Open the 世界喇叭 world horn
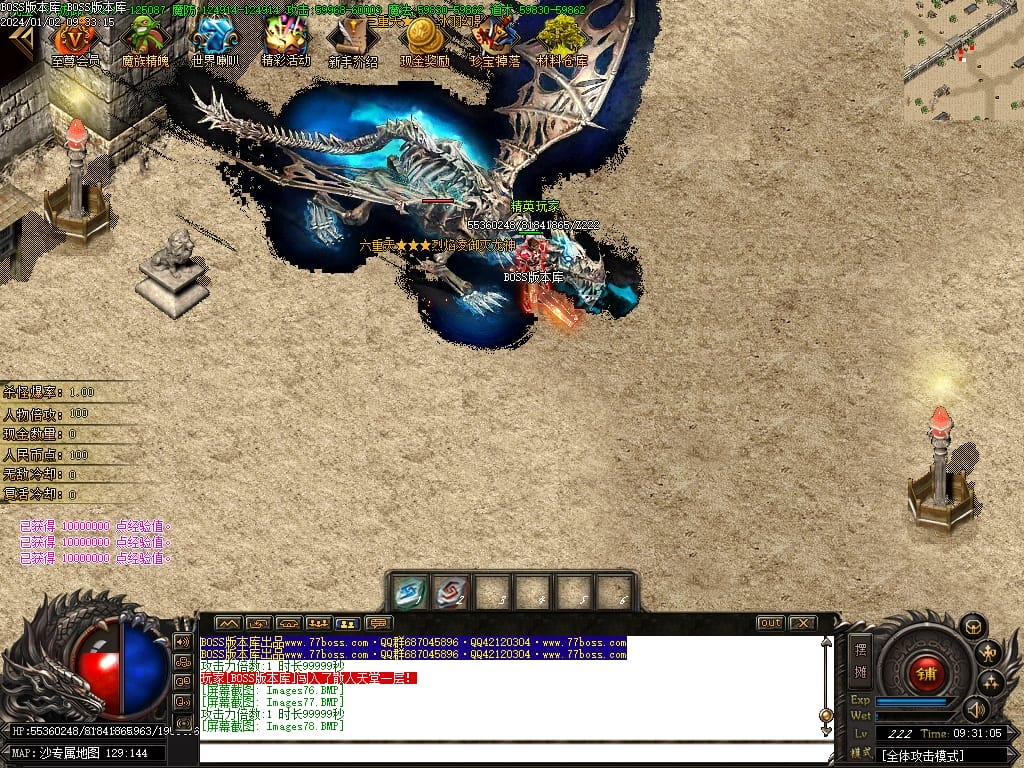 click(215, 40)
